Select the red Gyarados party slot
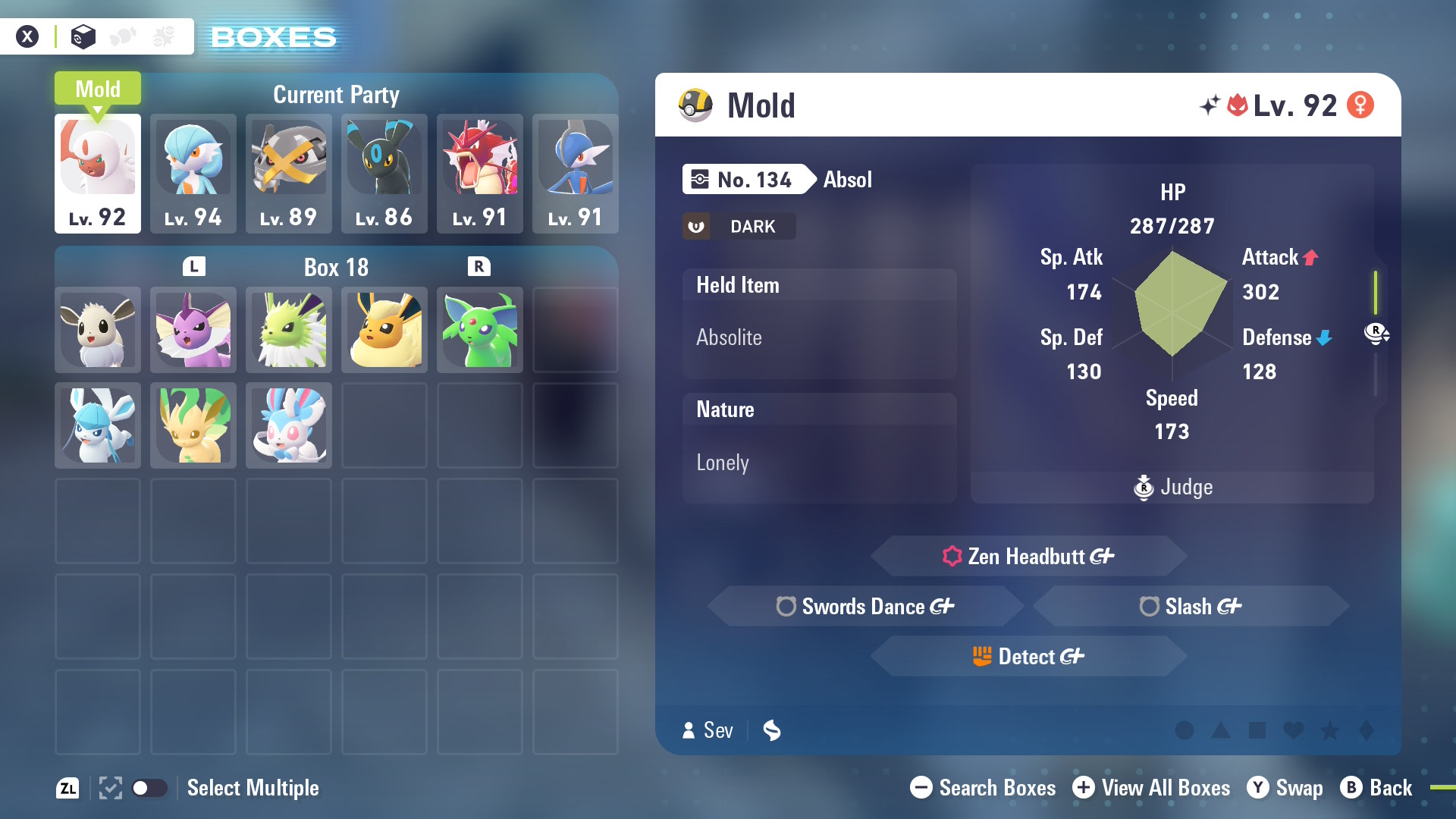Screen dimensions: 1456x819 (x=479, y=173)
